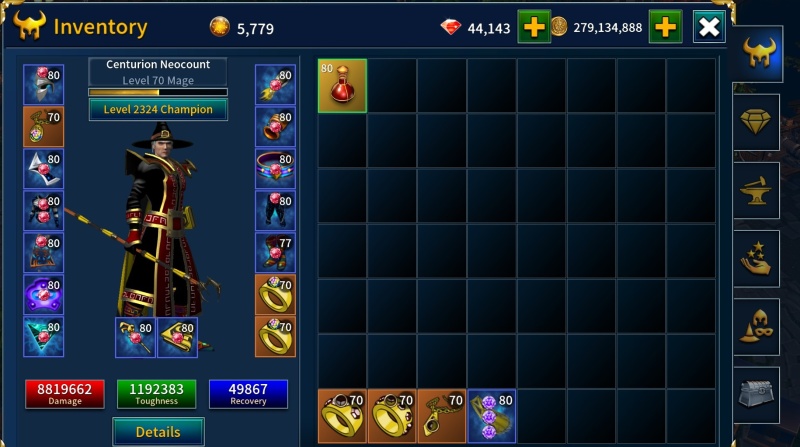Image resolution: width=800 pixels, height=447 pixels.
Task: Select the equipped purple orb slot
Action: point(44,295)
